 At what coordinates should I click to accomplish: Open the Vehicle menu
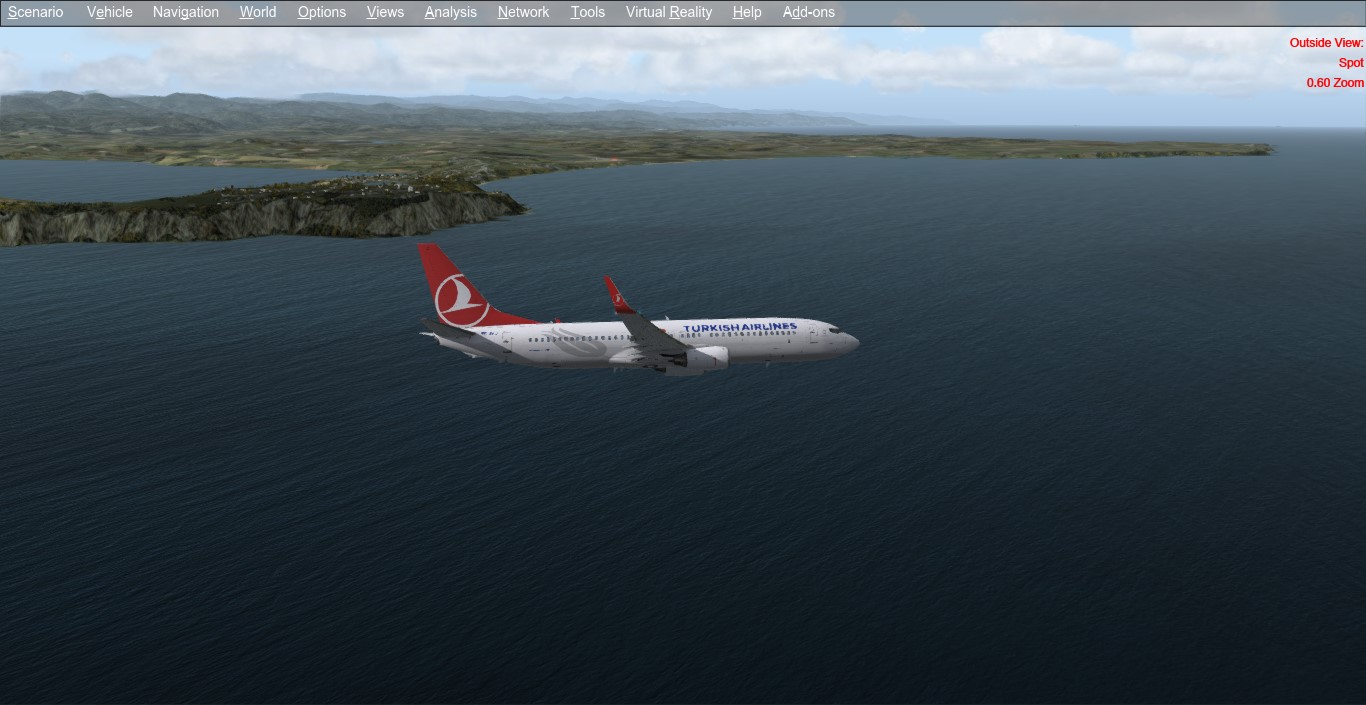click(110, 12)
